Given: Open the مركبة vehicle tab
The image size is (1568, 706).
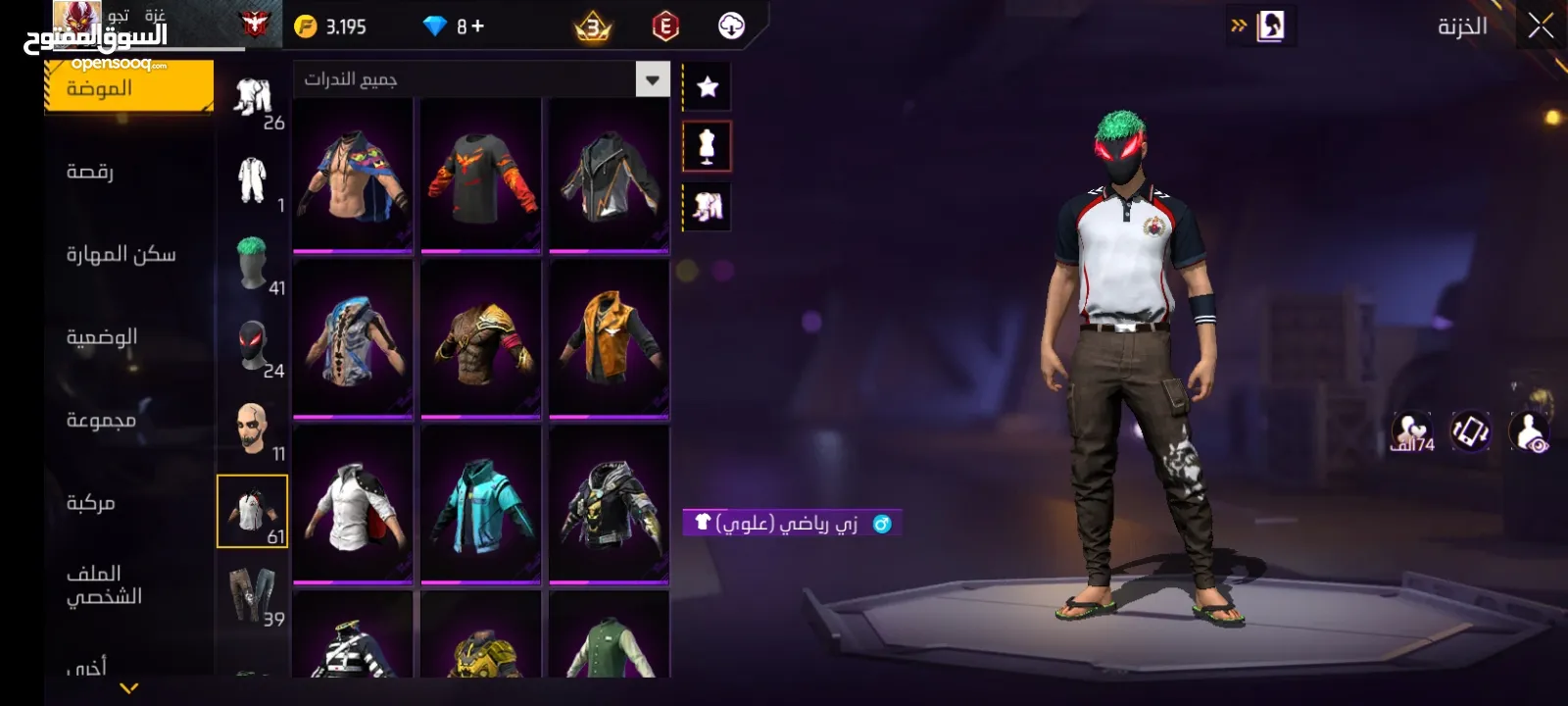Looking at the screenshot, I should click(90, 503).
